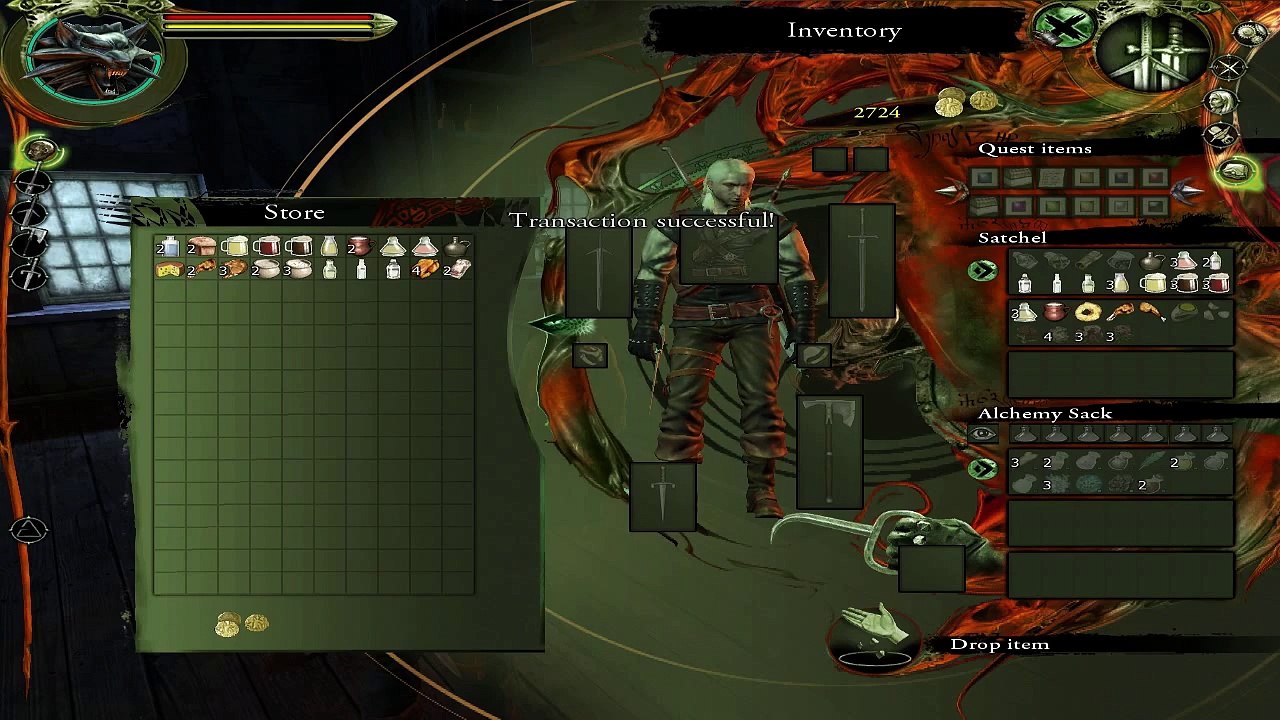The height and width of the screenshot is (720, 1280).
Task: Choose the copper pot in the store
Action: (x=360, y=246)
